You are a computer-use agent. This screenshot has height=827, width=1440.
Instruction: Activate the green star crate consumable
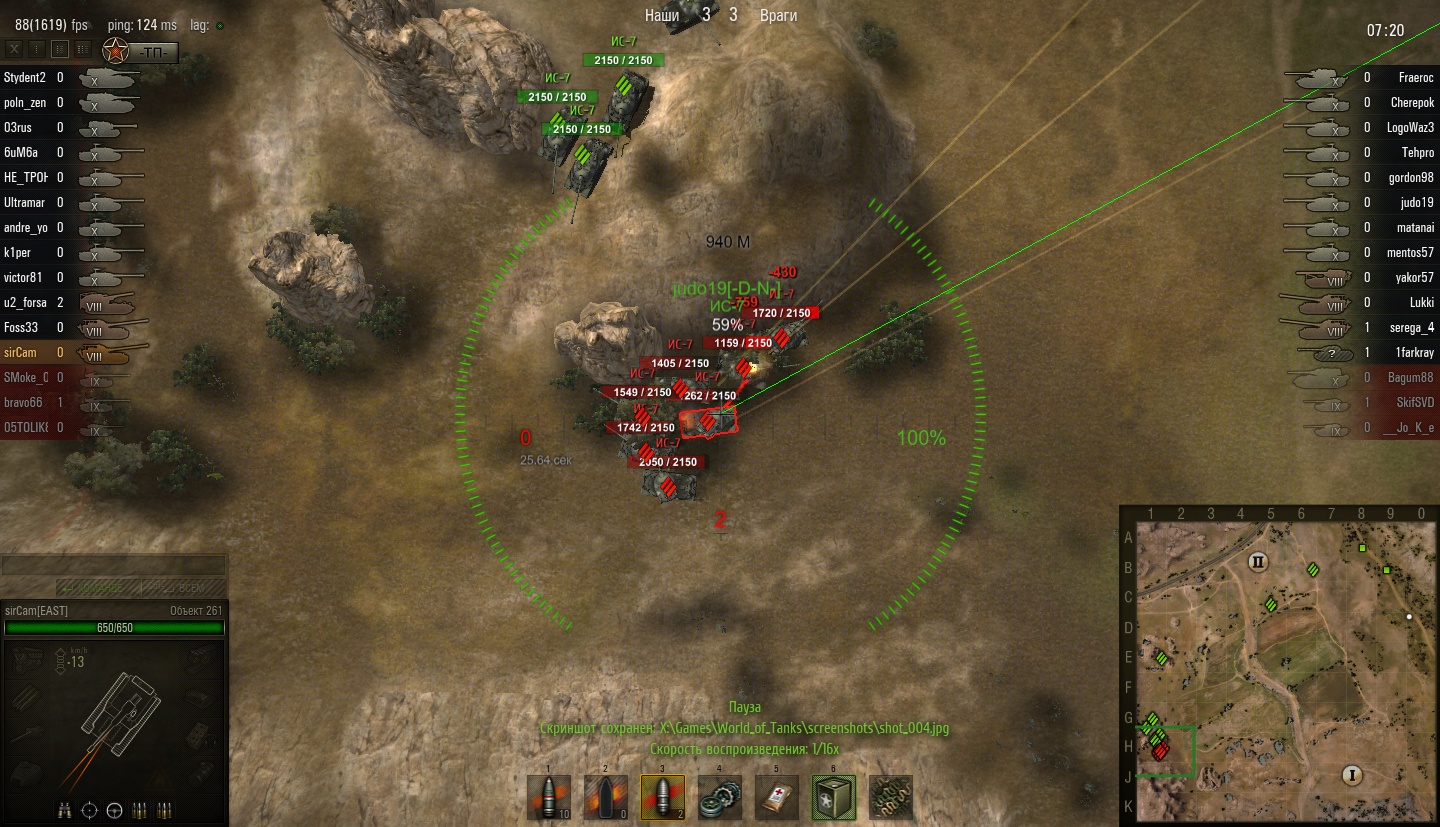(x=833, y=797)
